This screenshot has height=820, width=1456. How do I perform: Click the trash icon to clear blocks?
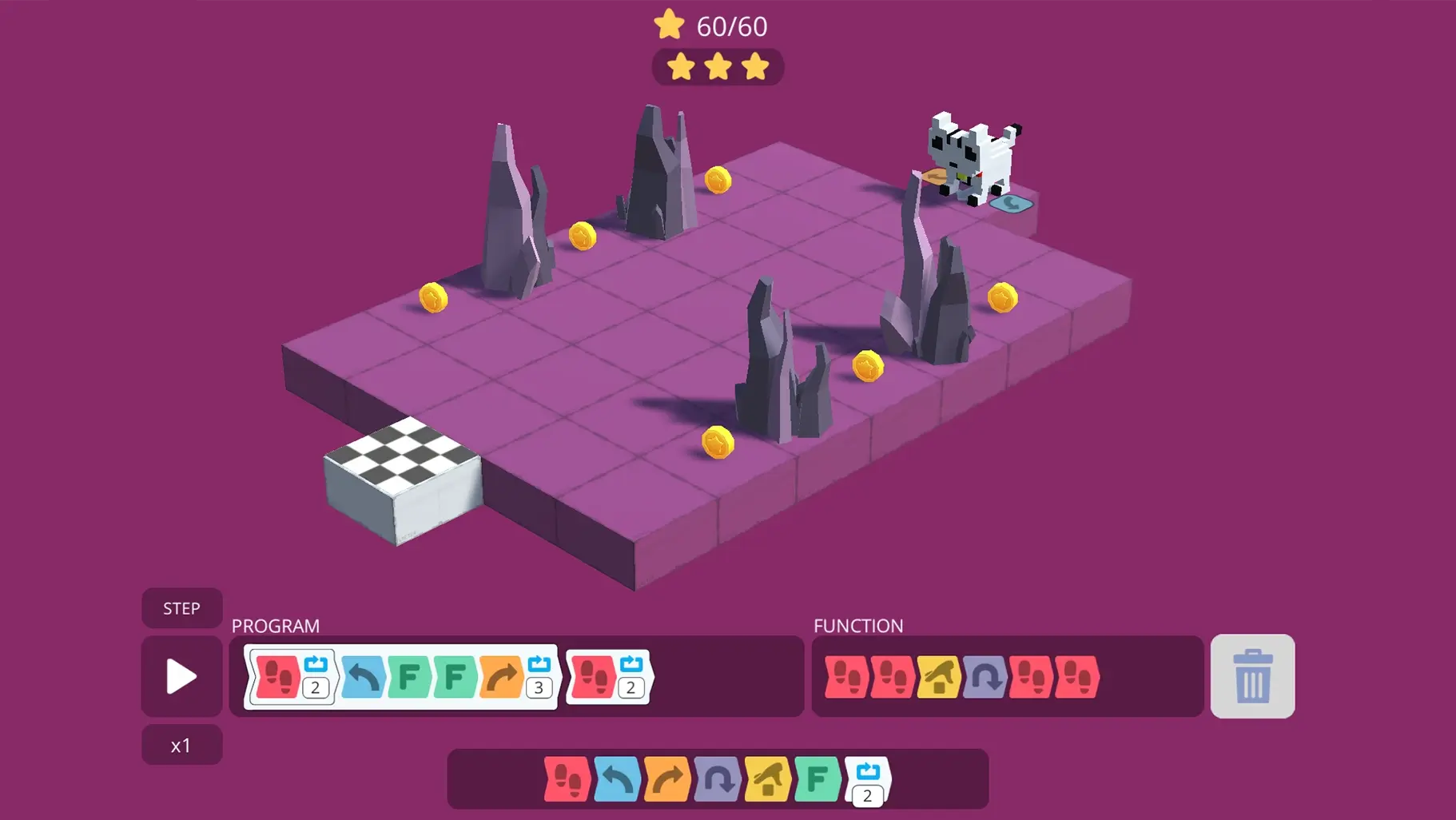(1252, 676)
